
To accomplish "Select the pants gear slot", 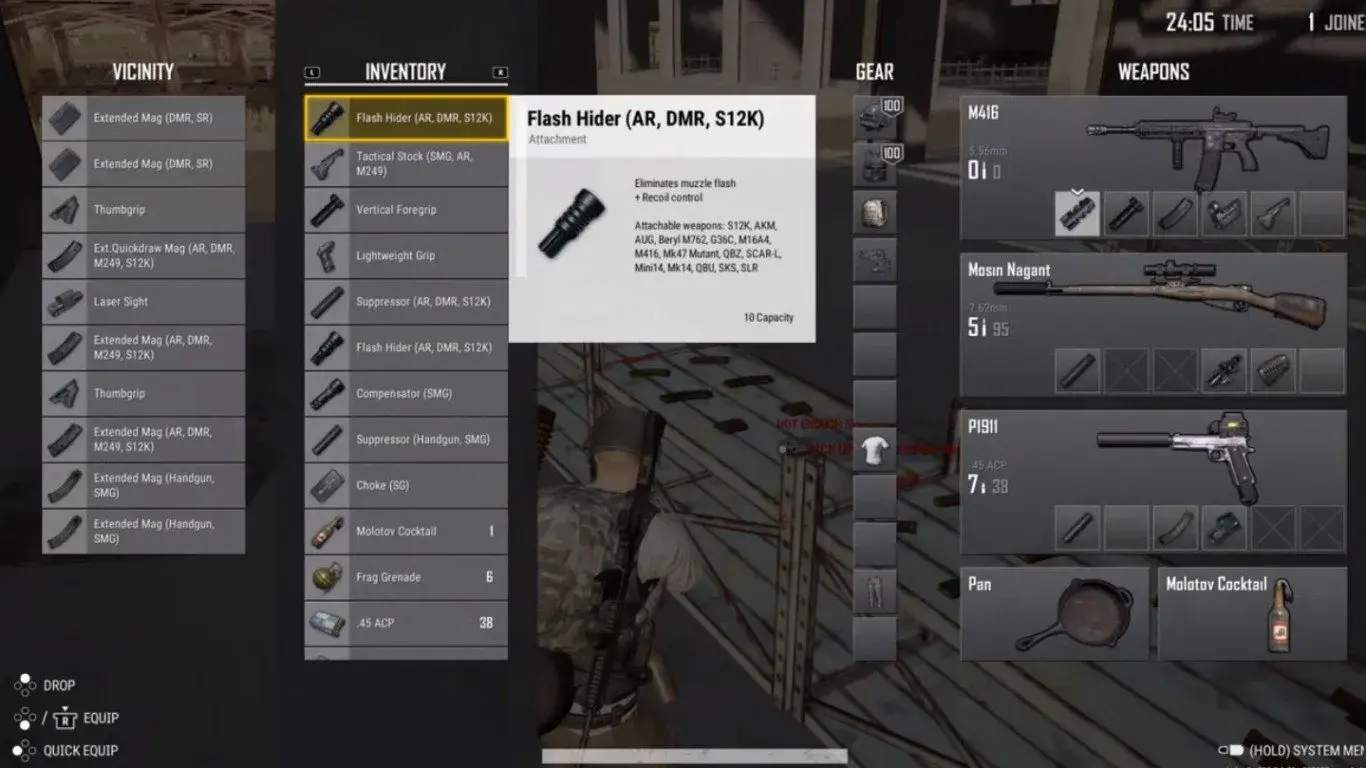I will pyautogui.click(x=874, y=591).
